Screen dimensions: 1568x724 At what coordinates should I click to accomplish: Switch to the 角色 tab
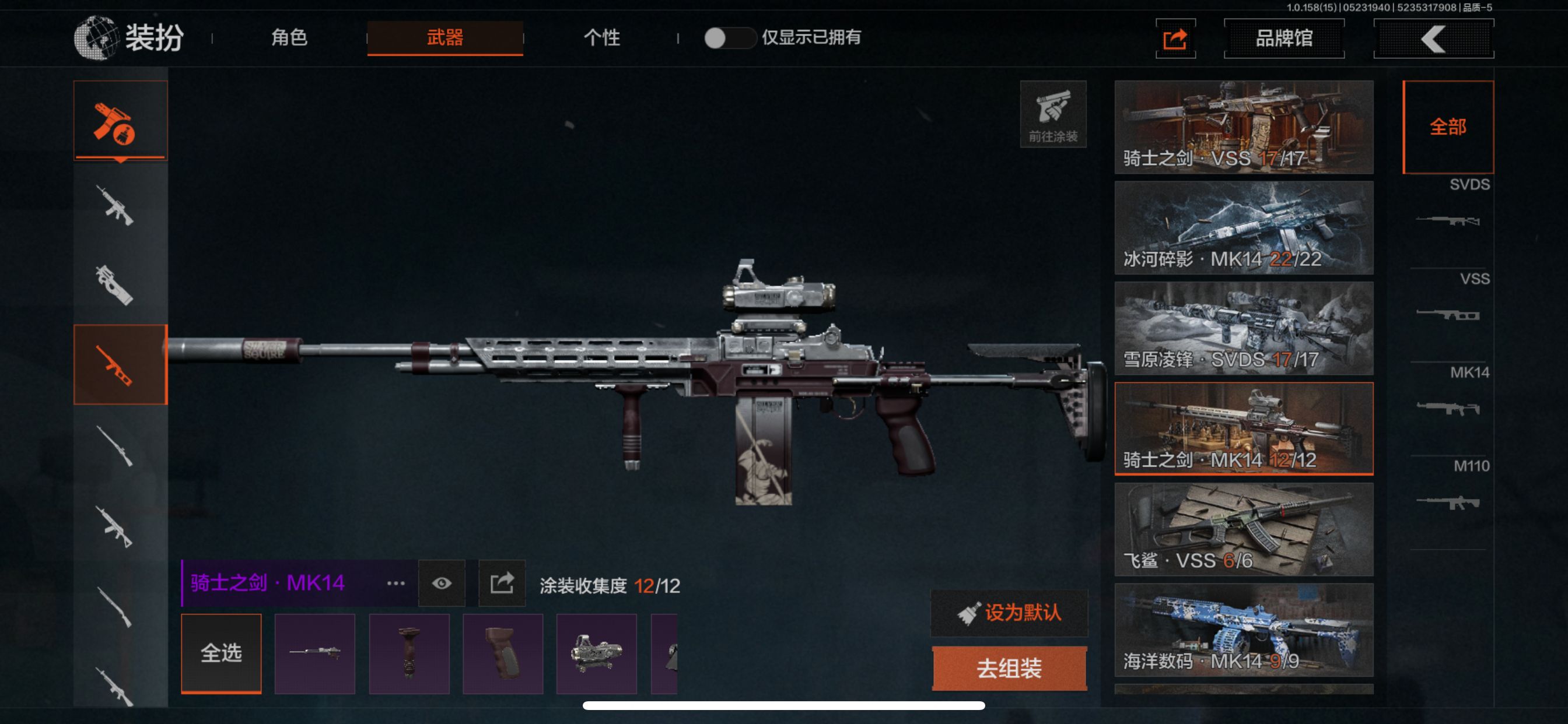[x=289, y=38]
